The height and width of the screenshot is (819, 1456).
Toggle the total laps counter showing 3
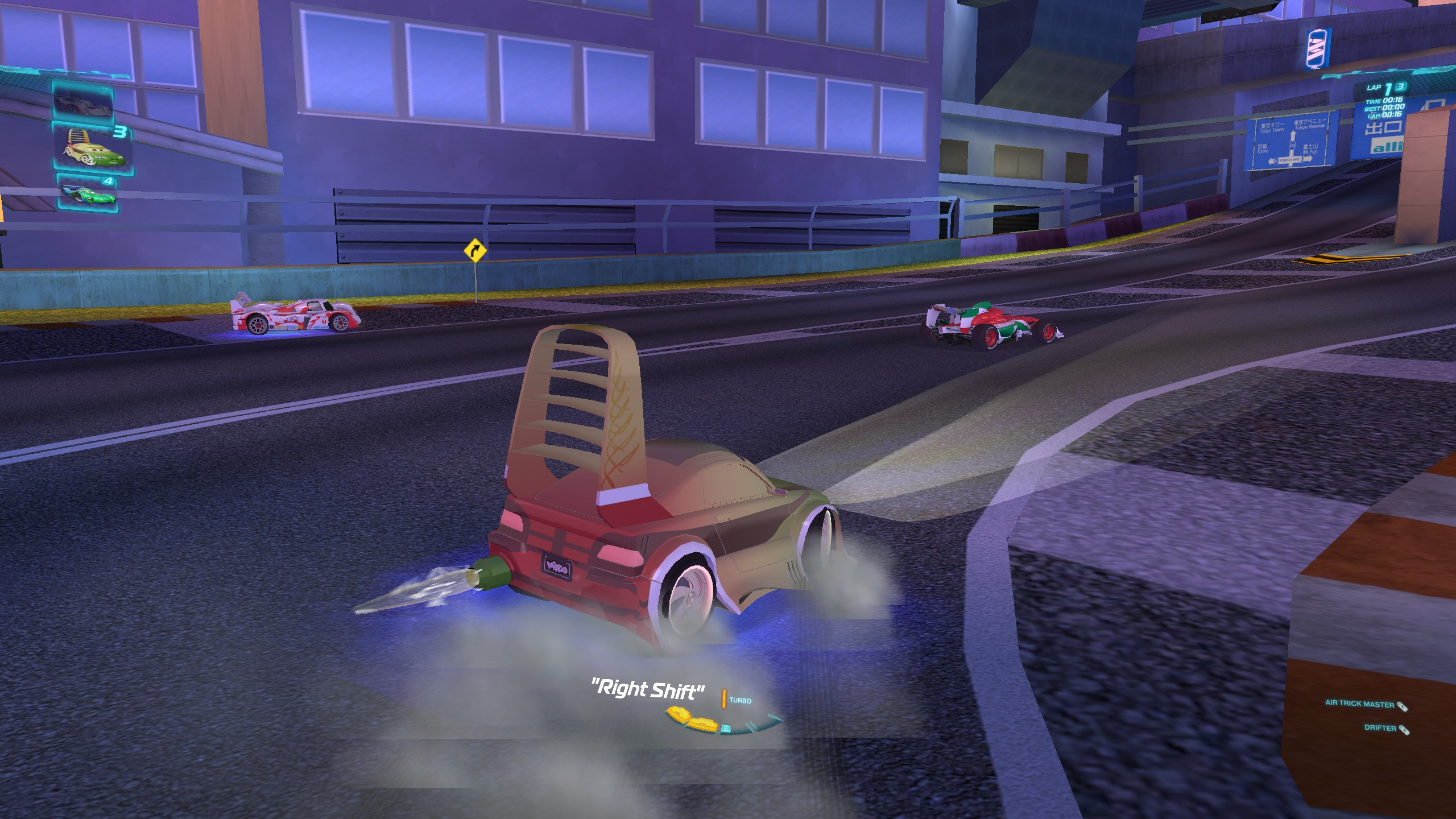pos(1401,88)
